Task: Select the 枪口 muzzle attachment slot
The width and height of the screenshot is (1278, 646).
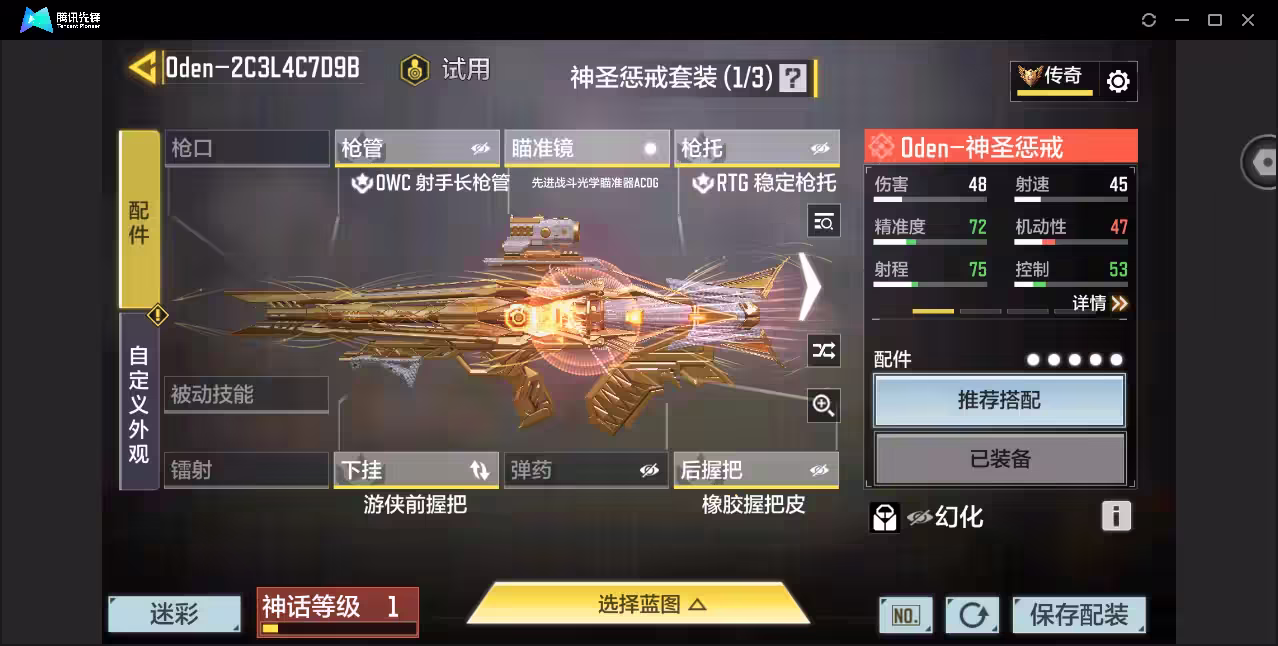Action: point(246,148)
